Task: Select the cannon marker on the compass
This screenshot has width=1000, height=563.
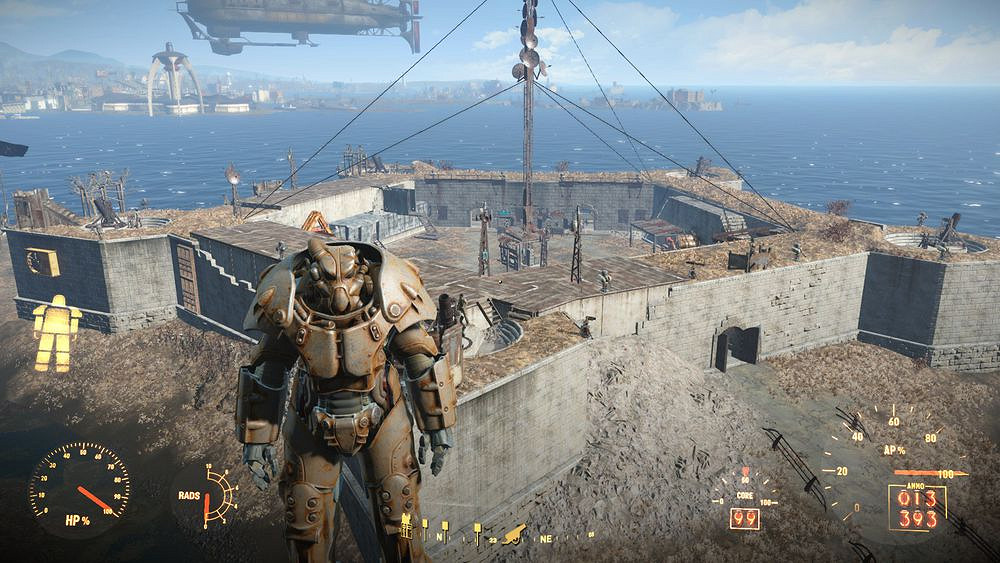Action: [514, 533]
